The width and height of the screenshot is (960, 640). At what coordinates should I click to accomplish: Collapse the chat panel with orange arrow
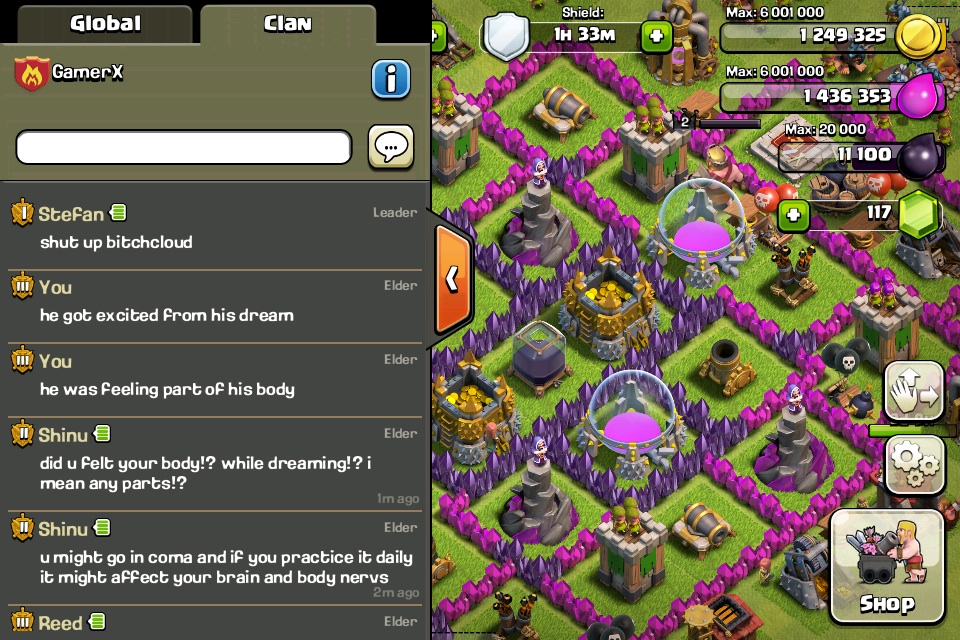[452, 279]
